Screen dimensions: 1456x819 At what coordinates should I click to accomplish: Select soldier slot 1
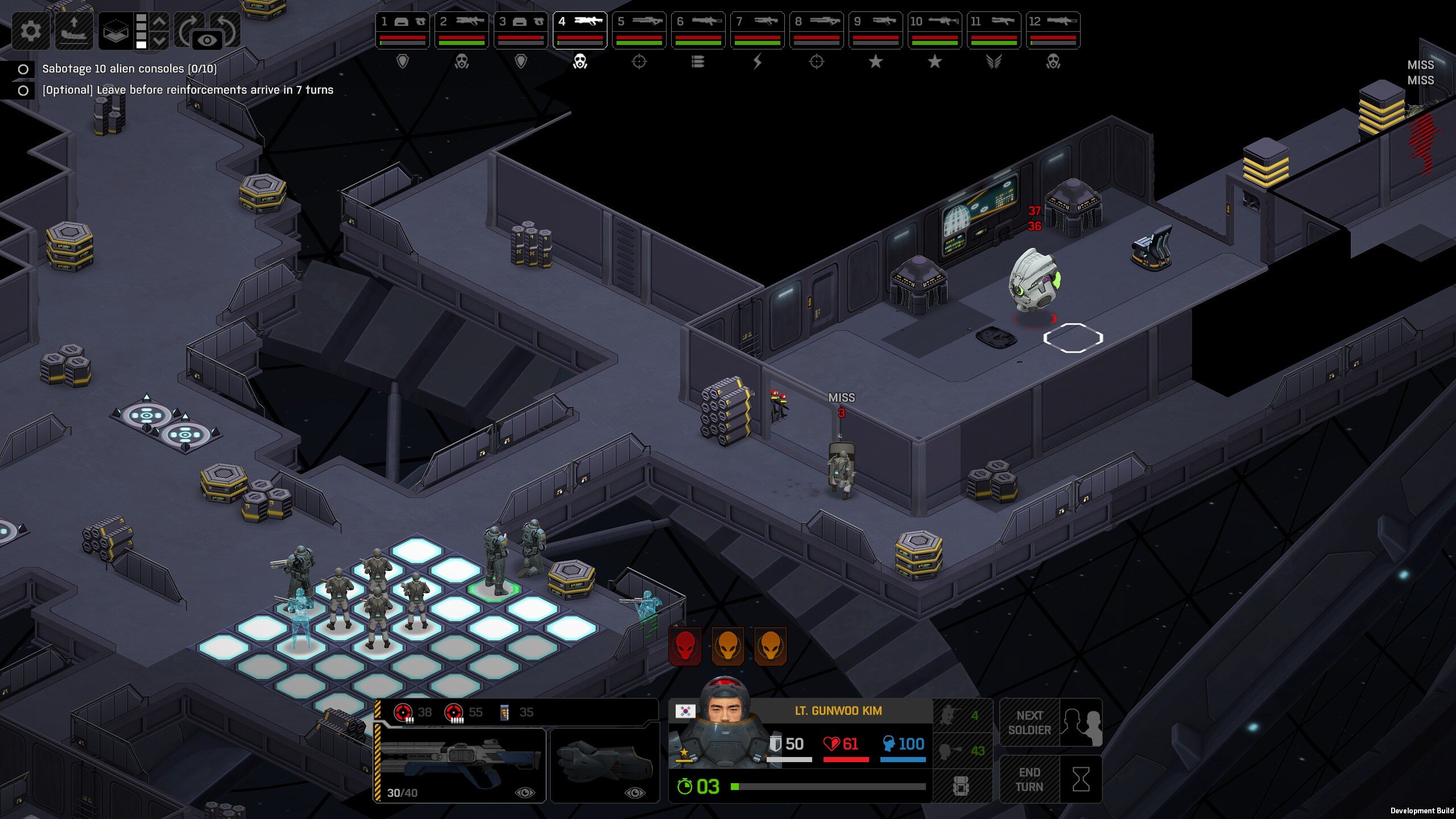tap(403, 30)
